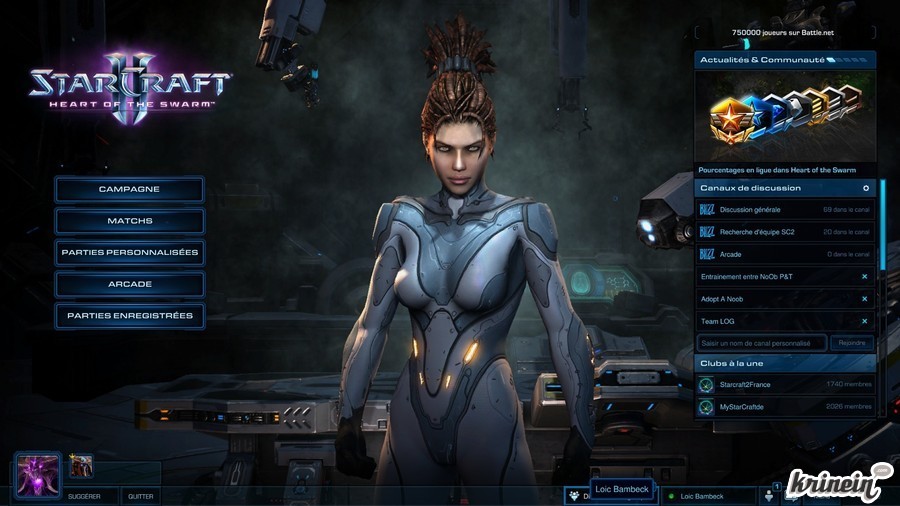
Task: Open Parties Personnalisées
Action: click(x=129, y=252)
